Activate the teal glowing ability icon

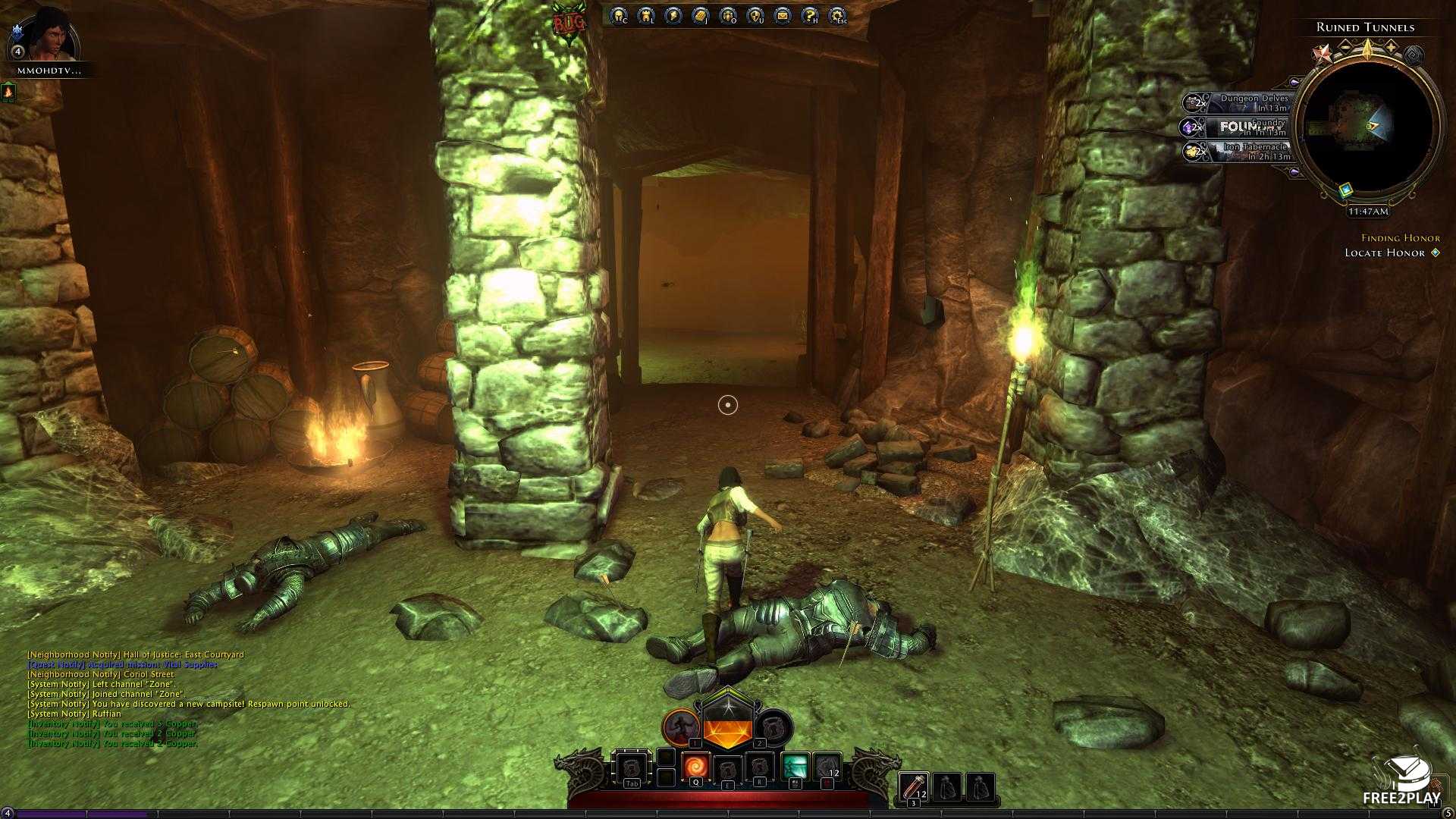(795, 767)
